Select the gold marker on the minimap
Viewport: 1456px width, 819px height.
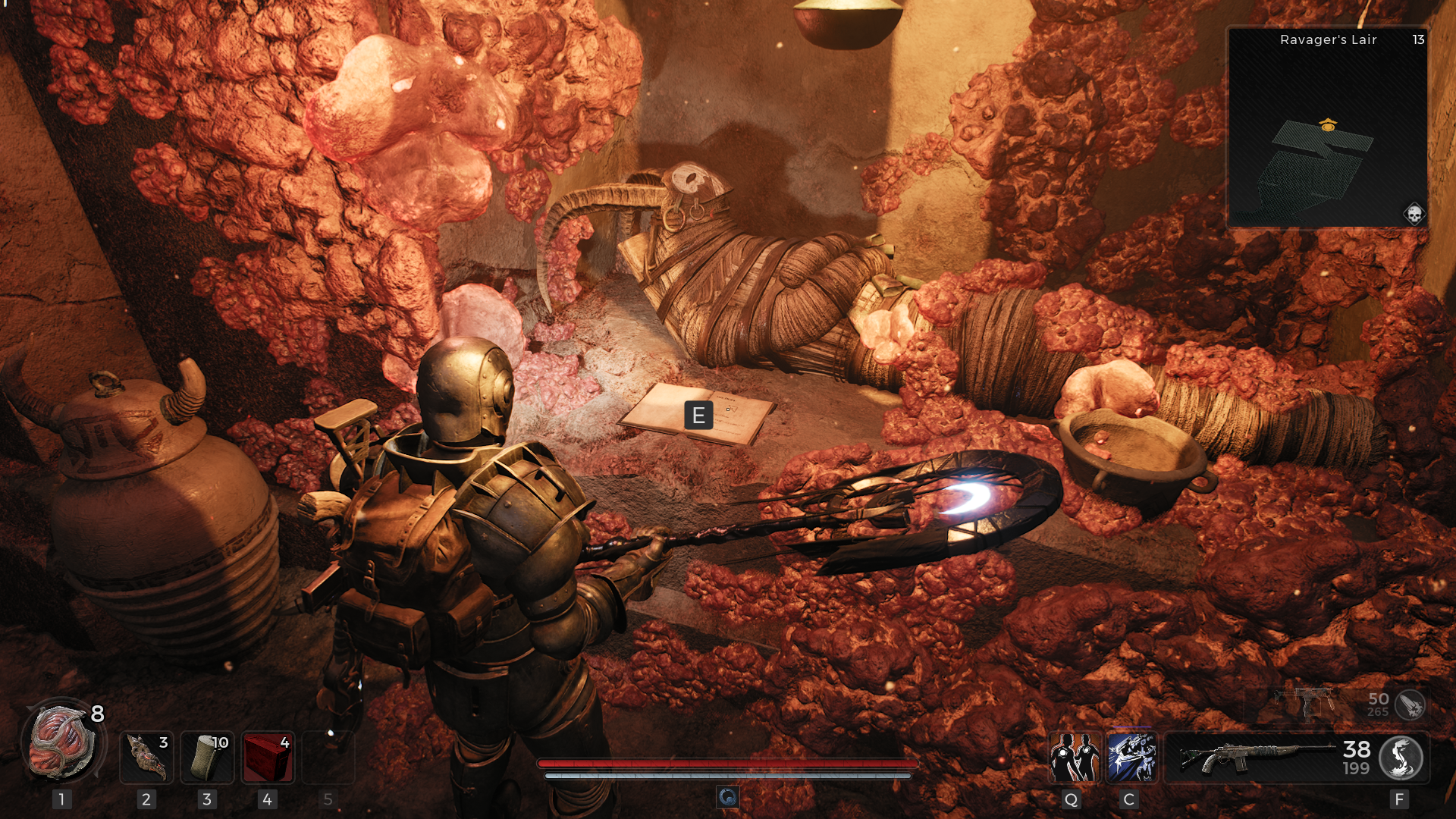pos(1328,125)
